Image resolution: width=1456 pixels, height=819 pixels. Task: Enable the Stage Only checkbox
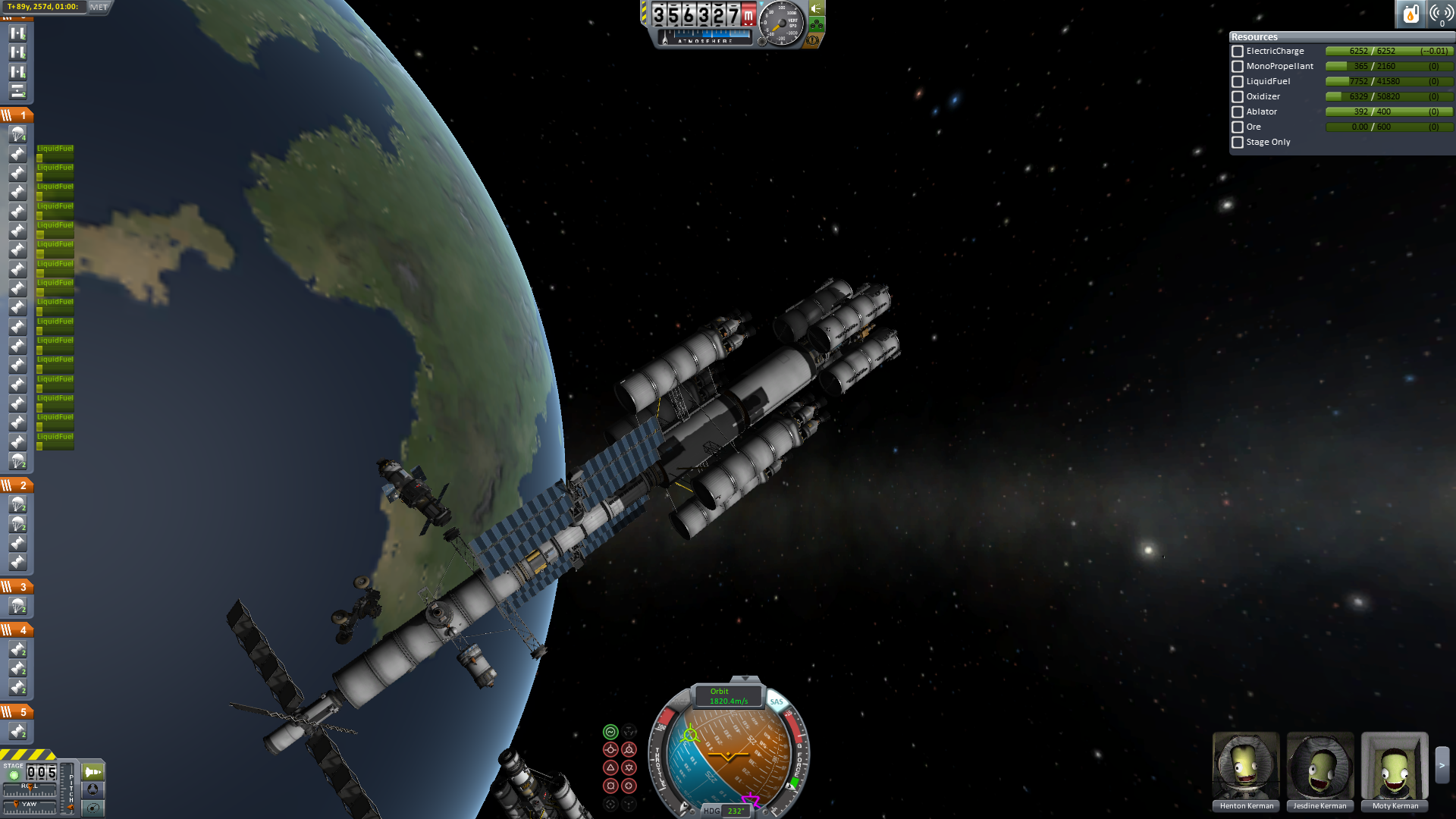click(1238, 143)
